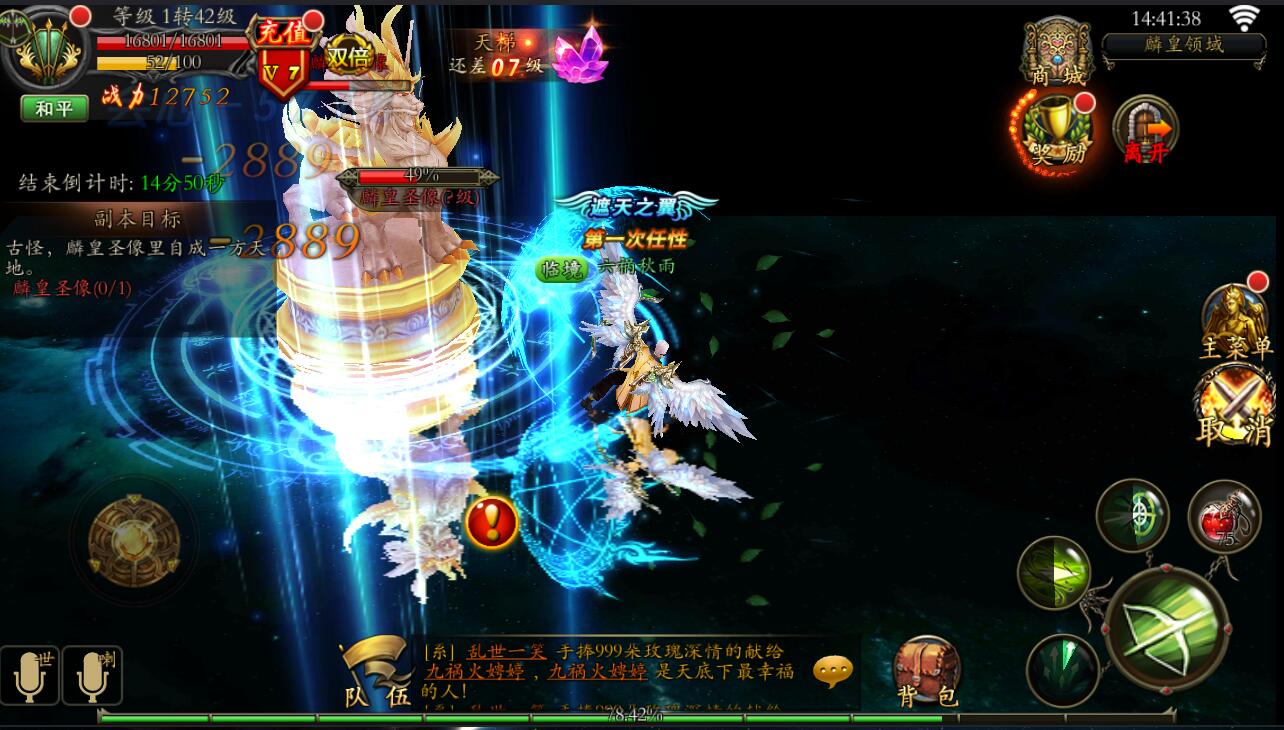Tap the 取消 crossed swords button
Viewport: 1284px width, 730px height.
[1236, 406]
